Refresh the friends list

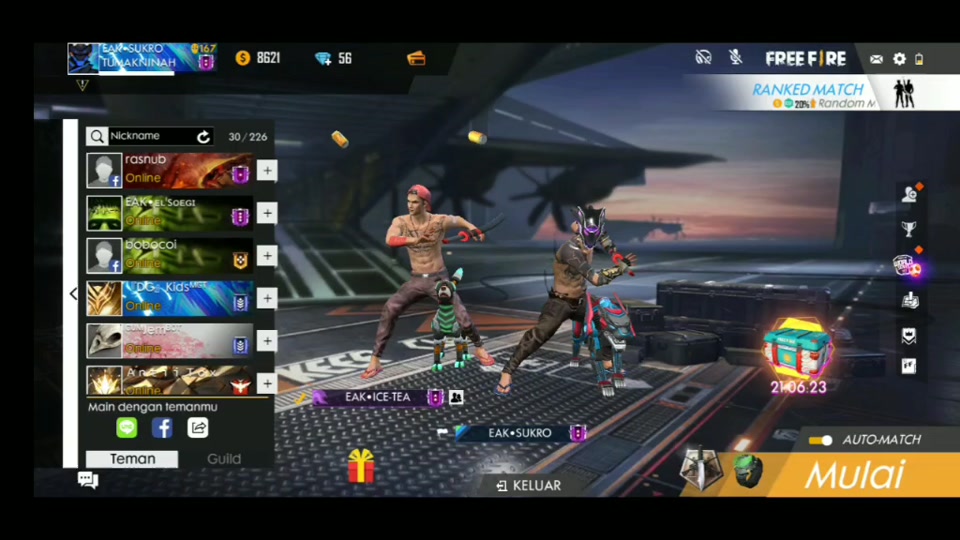(x=204, y=136)
